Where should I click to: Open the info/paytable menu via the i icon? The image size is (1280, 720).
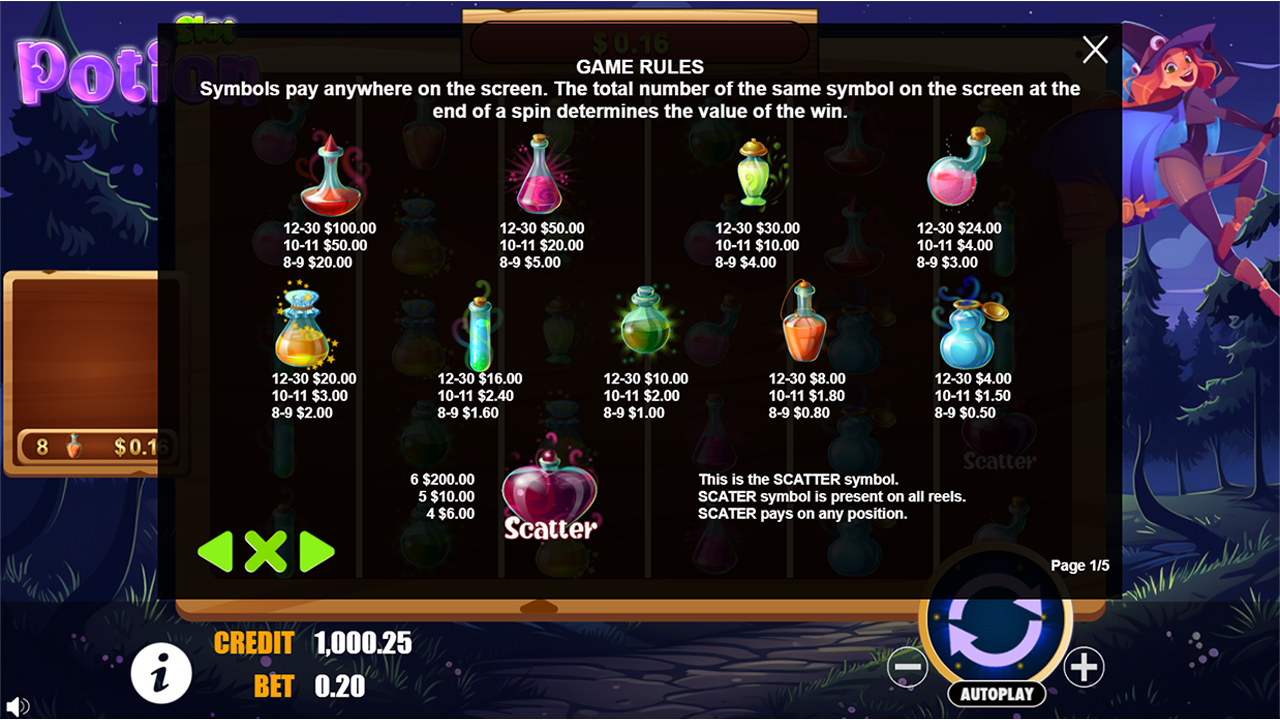[x=160, y=673]
